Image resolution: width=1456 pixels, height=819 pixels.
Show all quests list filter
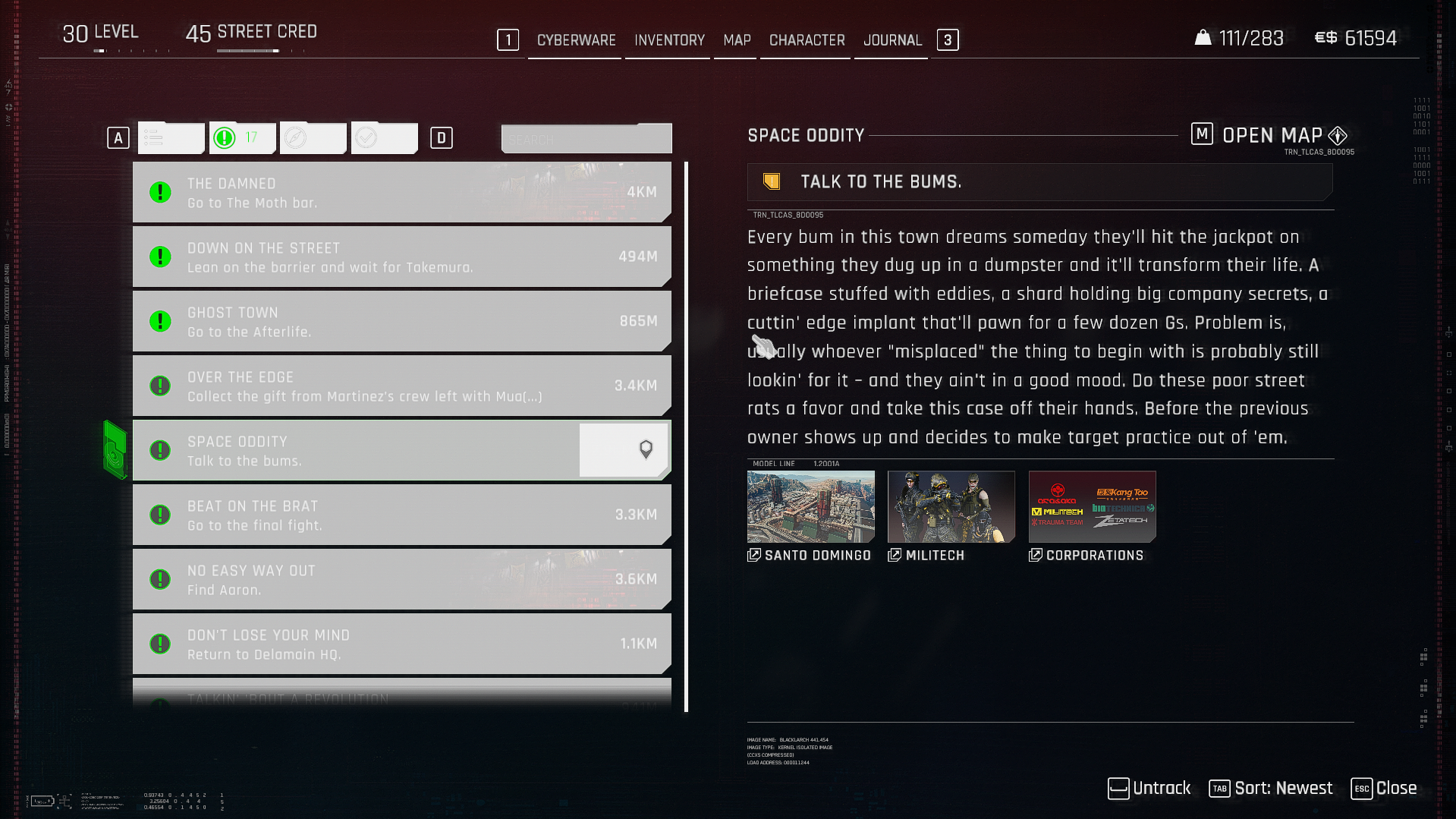171,138
